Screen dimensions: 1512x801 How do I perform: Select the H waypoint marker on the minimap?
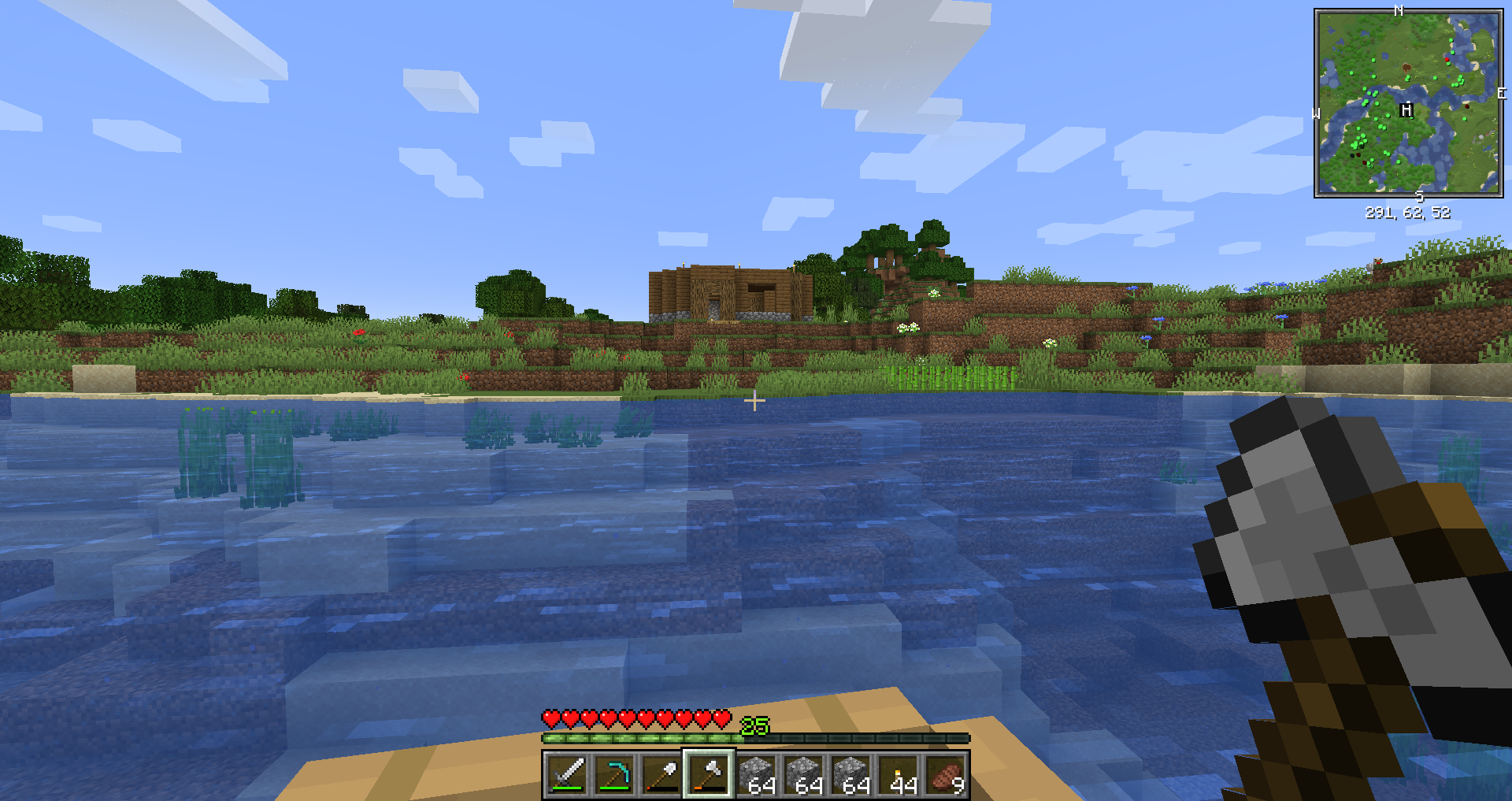[x=1406, y=110]
